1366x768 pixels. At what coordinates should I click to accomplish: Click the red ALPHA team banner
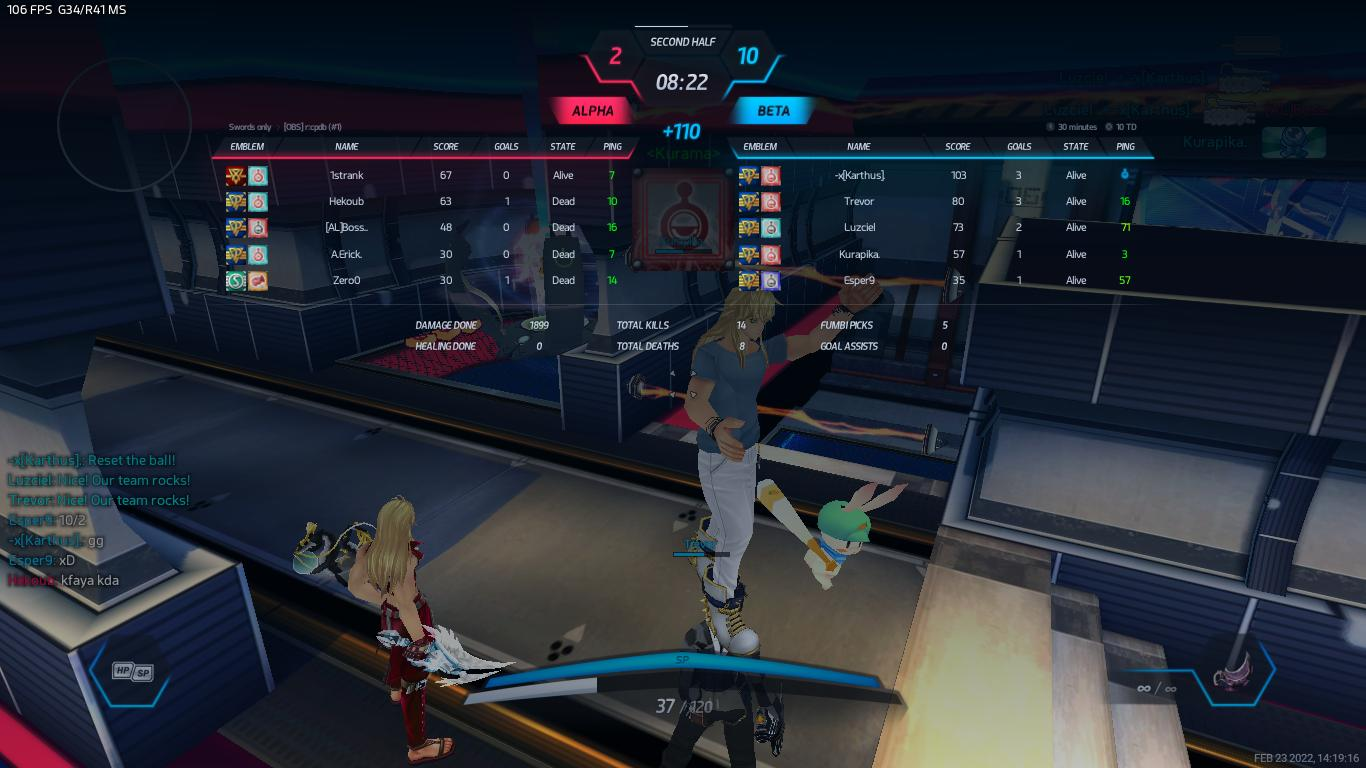pyautogui.click(x=593, y=110)
